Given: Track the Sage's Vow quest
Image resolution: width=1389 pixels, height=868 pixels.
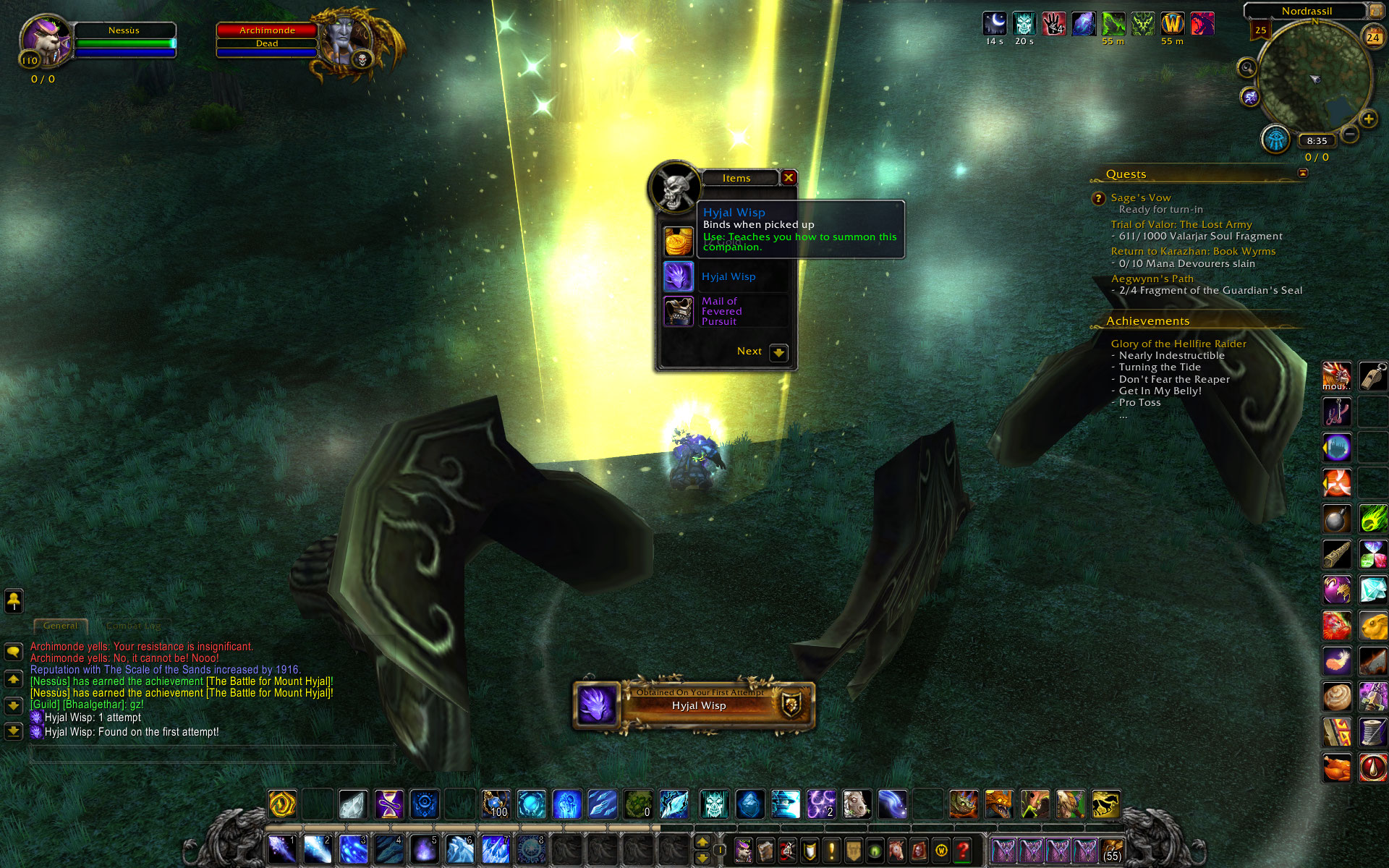Looking at the screenshot, I should [x=1140, y=197].
